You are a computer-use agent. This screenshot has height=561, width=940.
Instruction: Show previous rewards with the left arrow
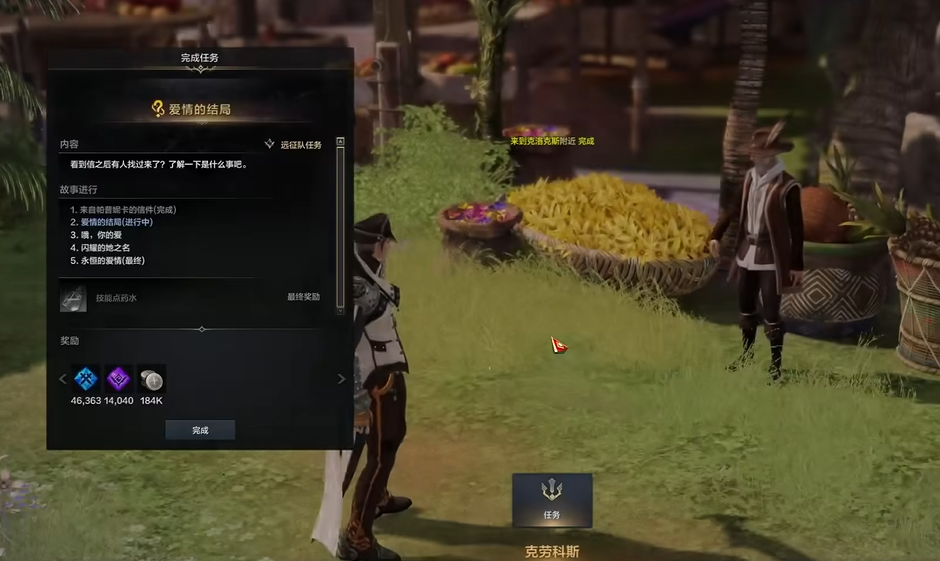click(x=62, y=379)
